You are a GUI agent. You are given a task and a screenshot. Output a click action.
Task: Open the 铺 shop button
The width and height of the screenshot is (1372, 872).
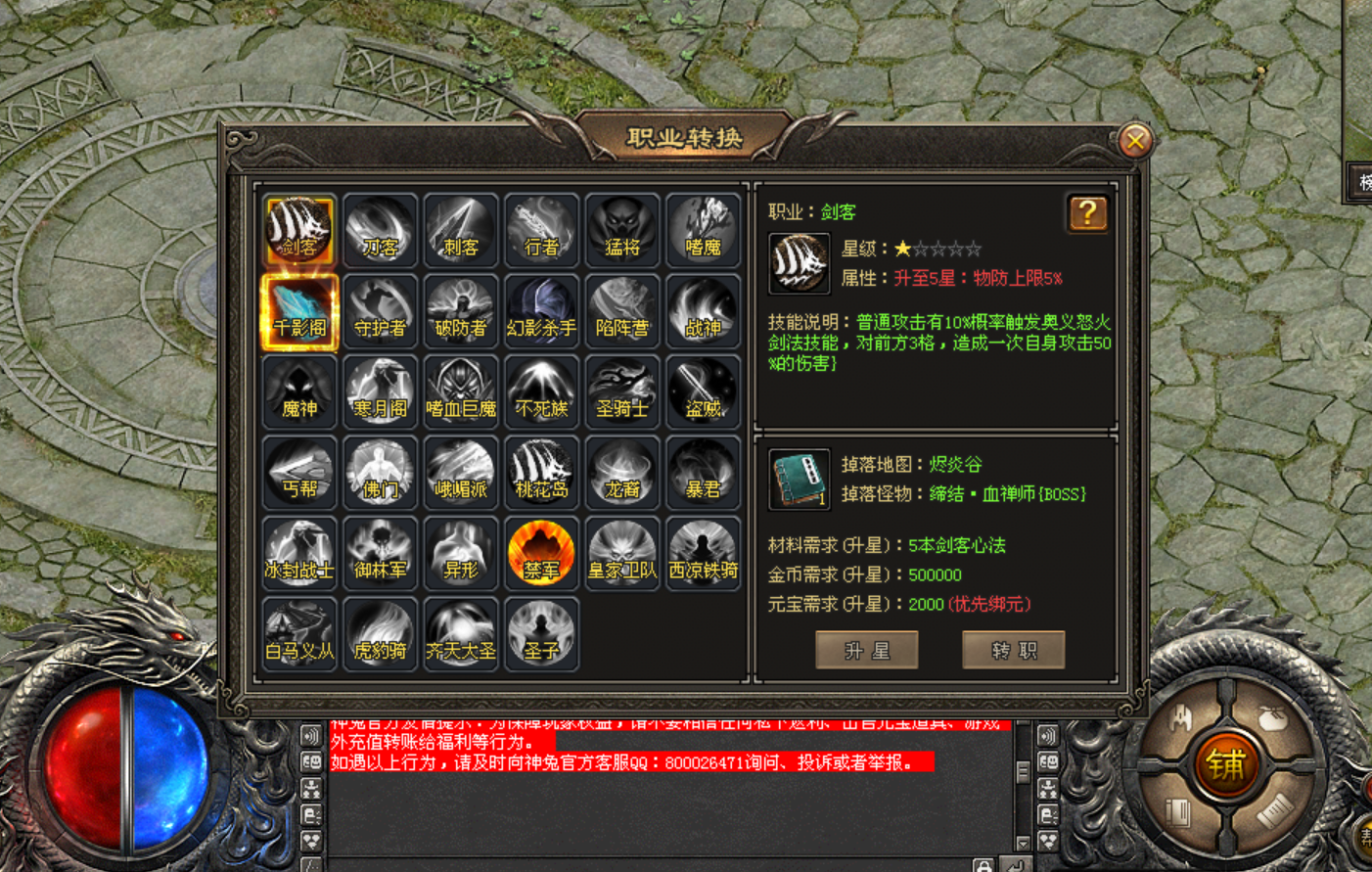[x=1225, y=764]
